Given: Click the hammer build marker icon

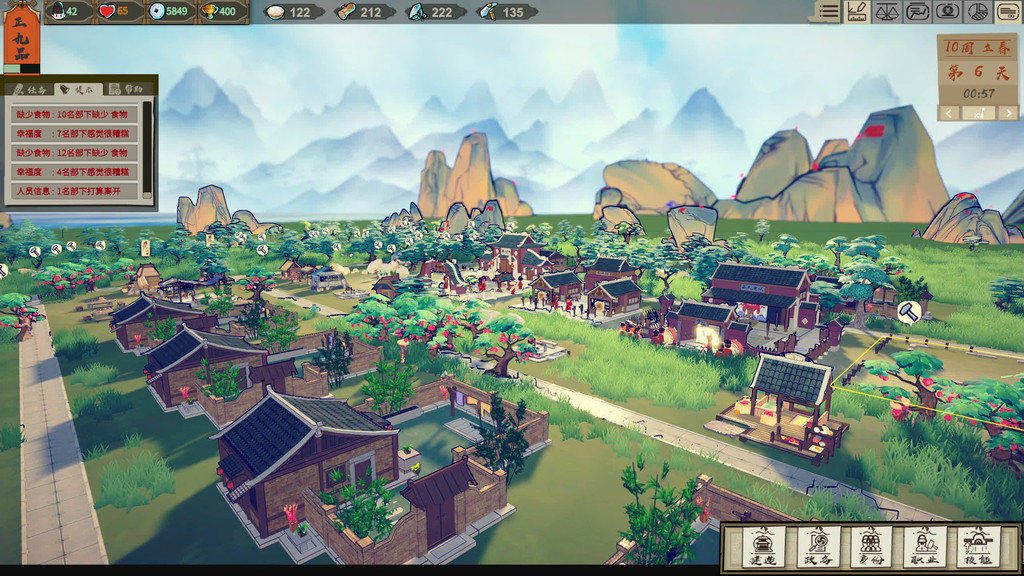Looking at the screenshot, I should click(909, 311).
